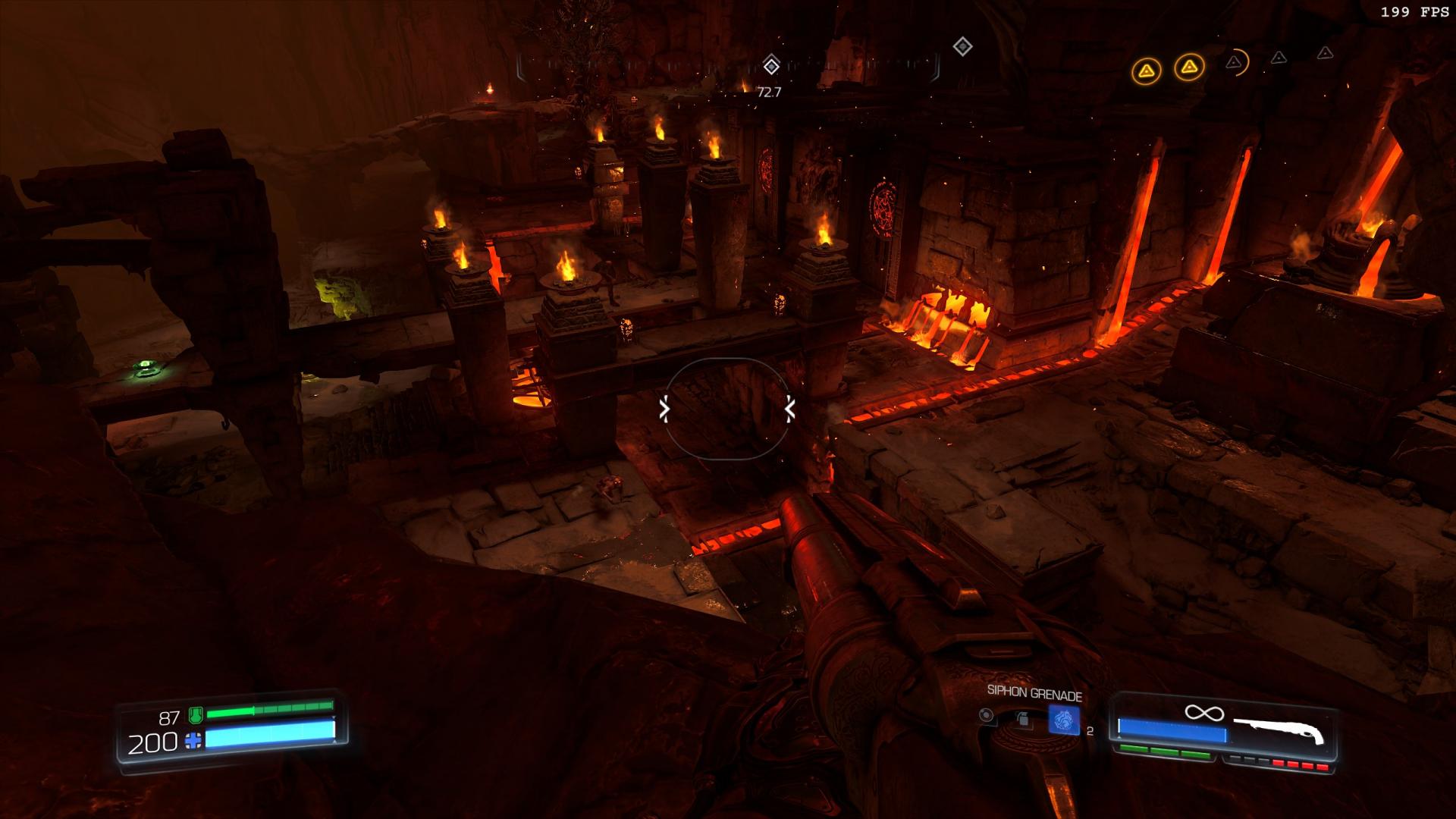The width and height of the screenshot is (1456, 819).
Task: Click the white shotgun weapon icon
Action: (1279, 731)
